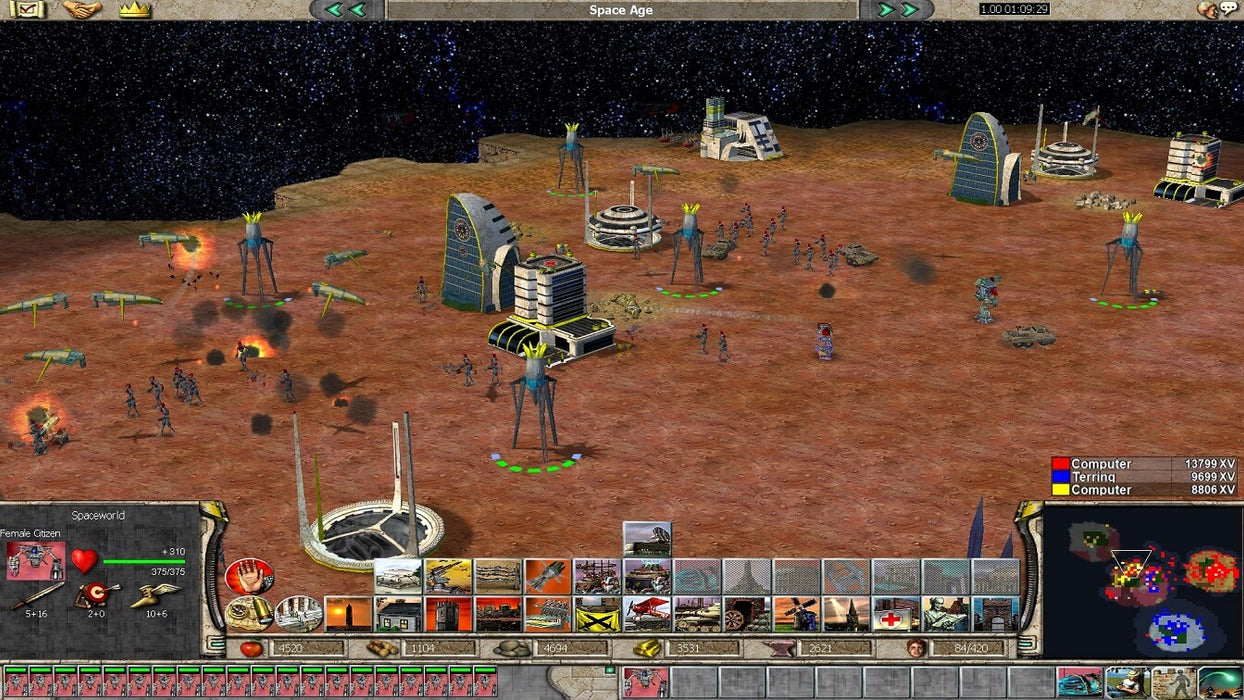Click the futuristic blue car icon
The width and height of the screenshot is (1244, 700).
click(1079, 683)
